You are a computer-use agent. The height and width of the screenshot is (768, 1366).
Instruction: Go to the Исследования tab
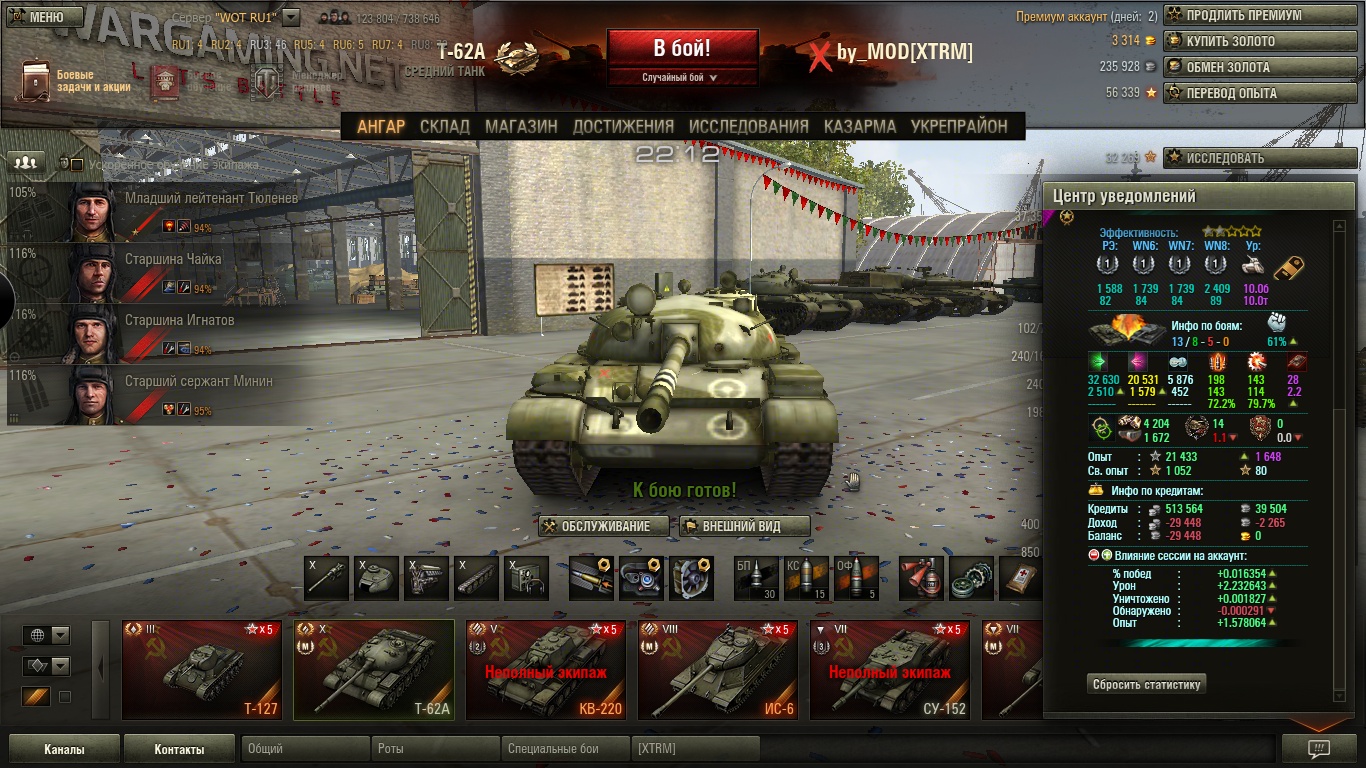pyautogui.click(x=748, y=126)
